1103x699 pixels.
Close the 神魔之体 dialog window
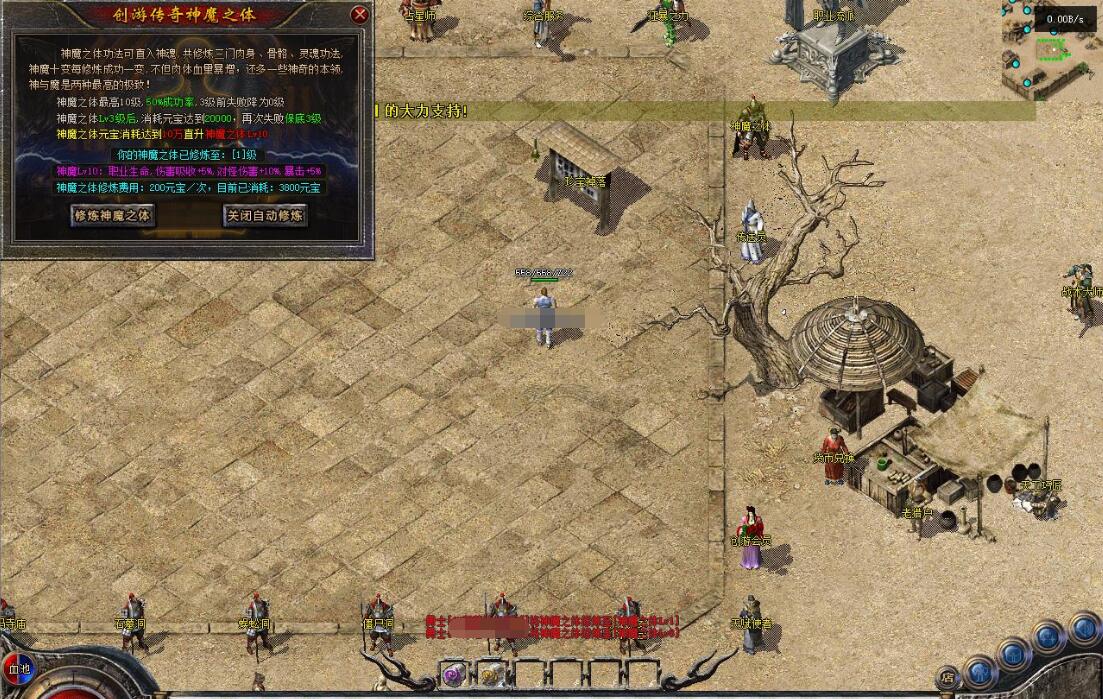click(360, 15)
